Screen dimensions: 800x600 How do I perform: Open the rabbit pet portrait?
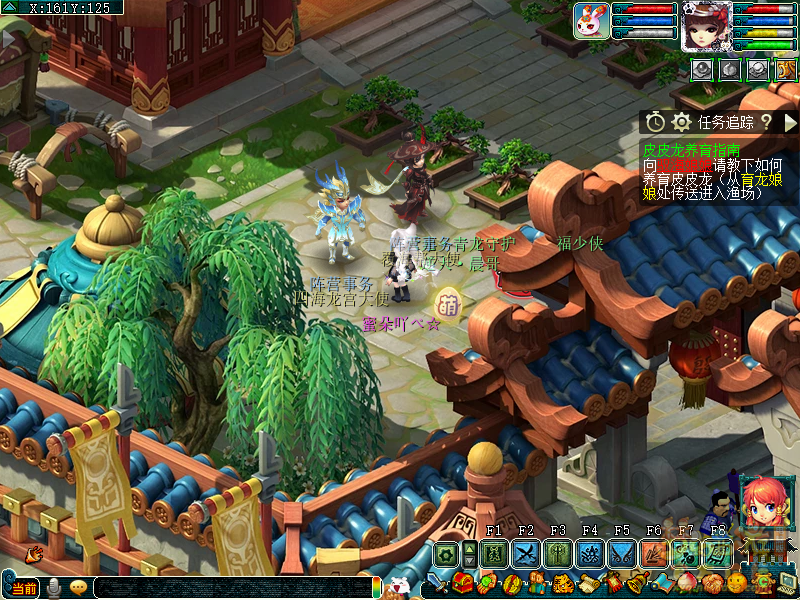[591, 21]
